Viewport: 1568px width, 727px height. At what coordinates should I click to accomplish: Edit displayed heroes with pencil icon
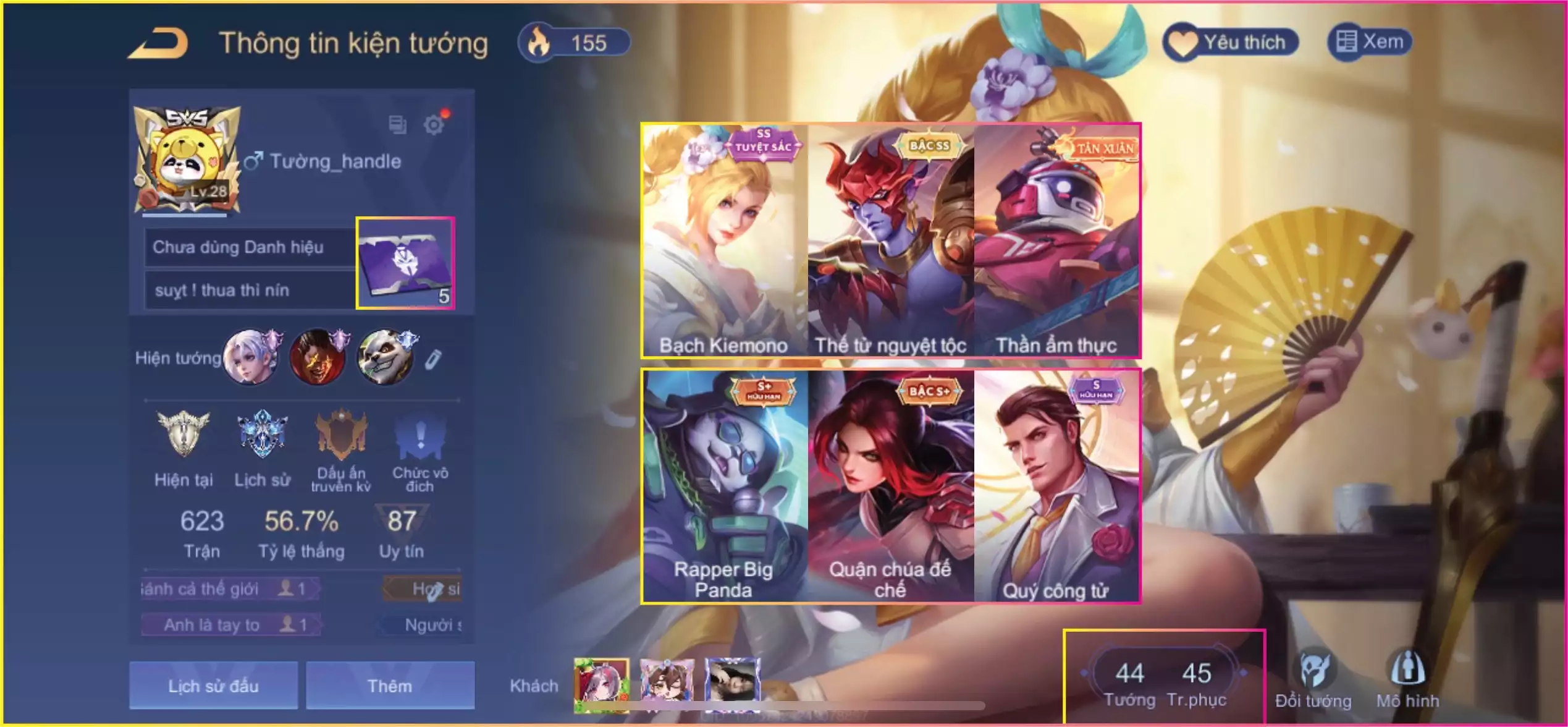433,359
